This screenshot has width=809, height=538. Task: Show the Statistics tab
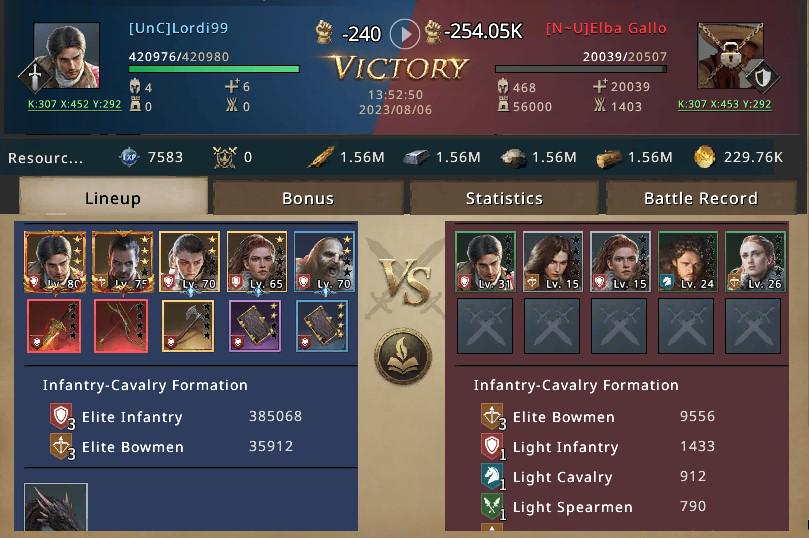point(504,197)
